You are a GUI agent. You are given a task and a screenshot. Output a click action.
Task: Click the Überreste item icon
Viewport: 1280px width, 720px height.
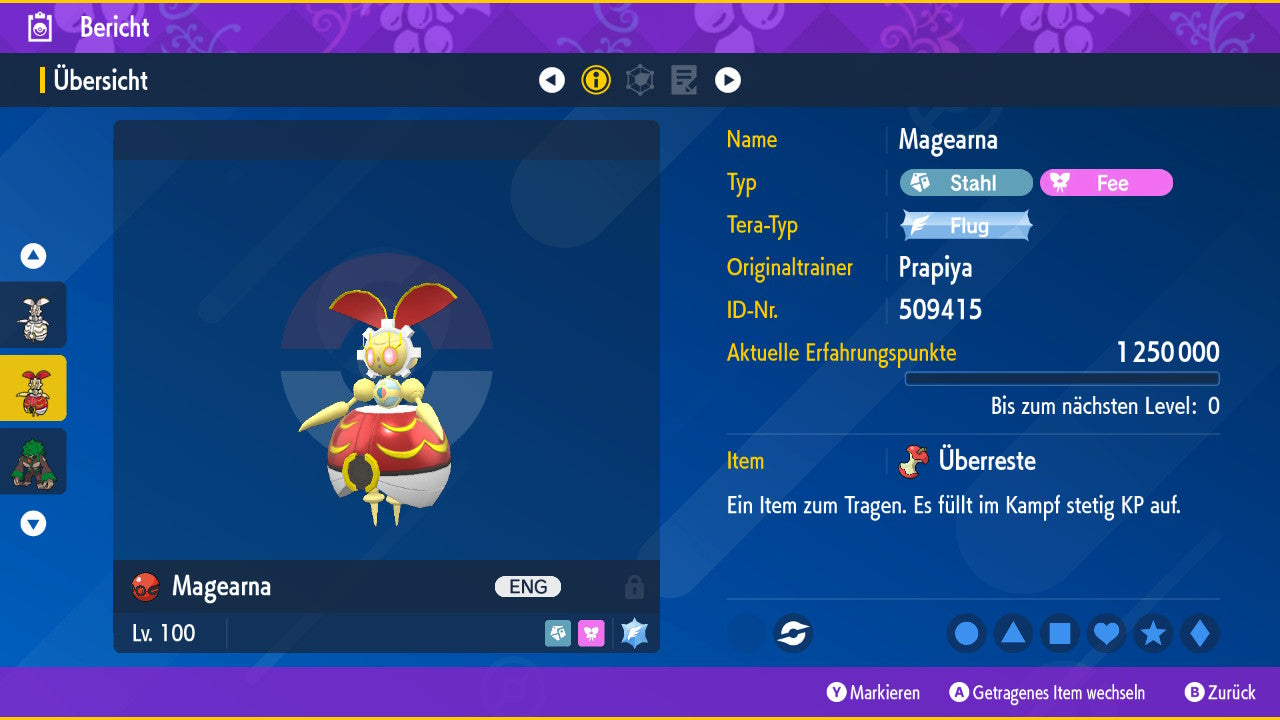912,461
